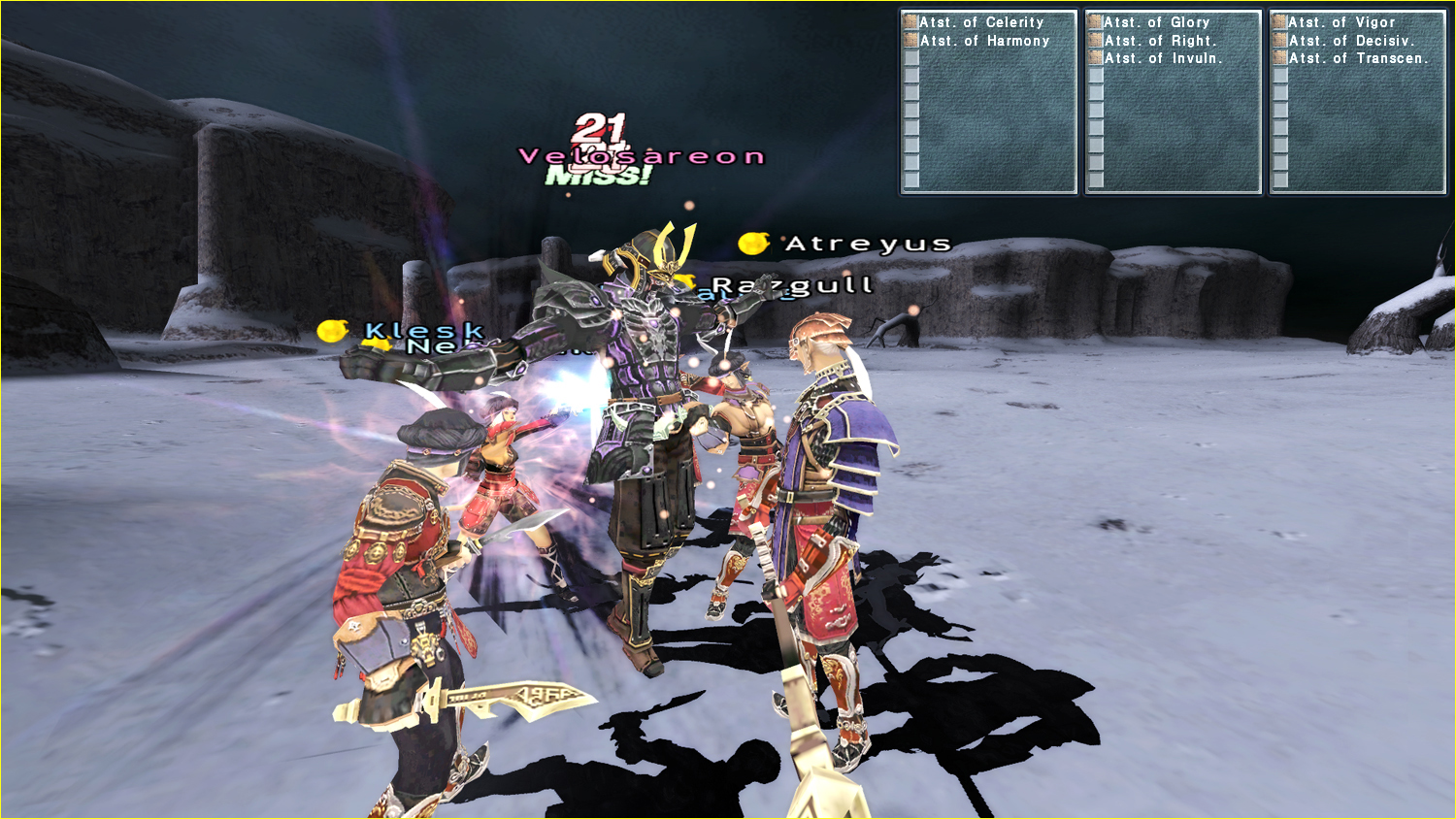Click the Atst. of Right. item row

[x=1159, y=41]
